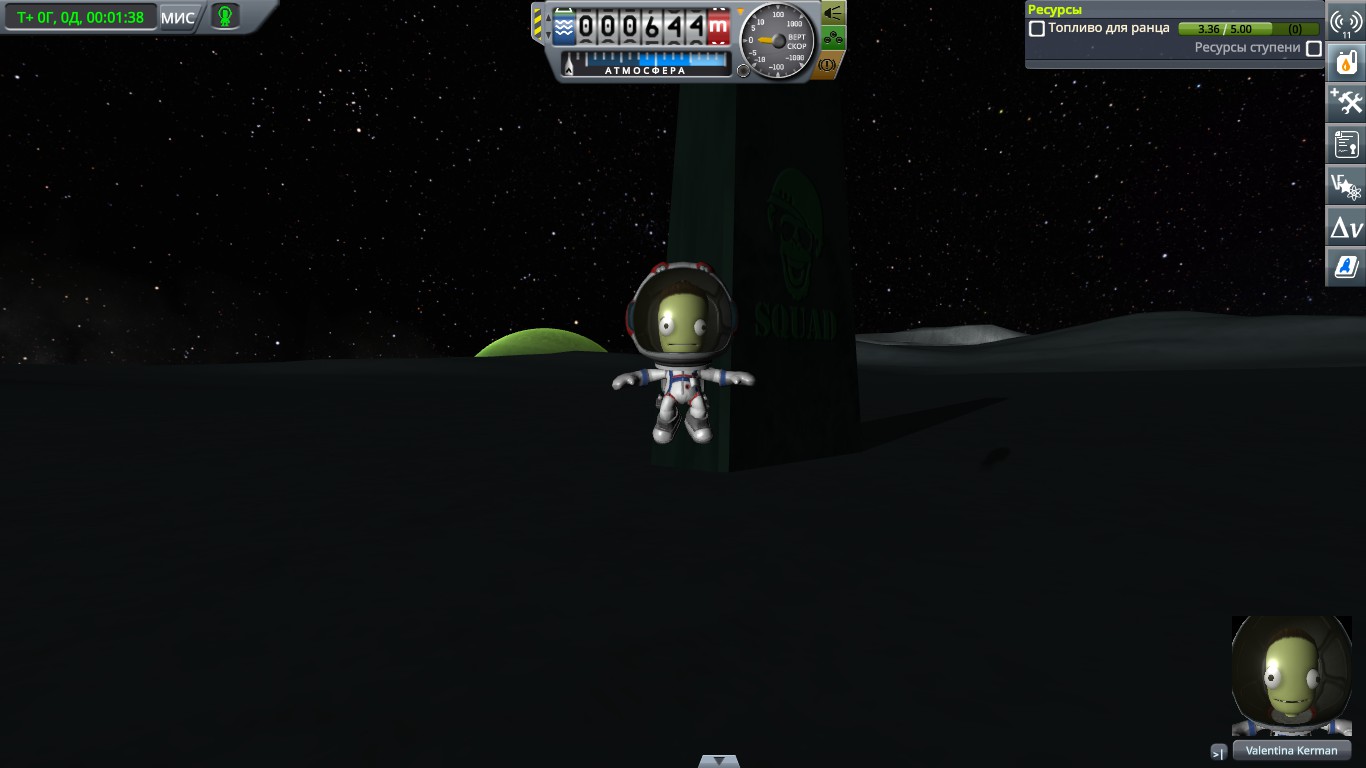
Task: Collapse the crew portraits with the arrow
Action: [x=1218, y=754]
